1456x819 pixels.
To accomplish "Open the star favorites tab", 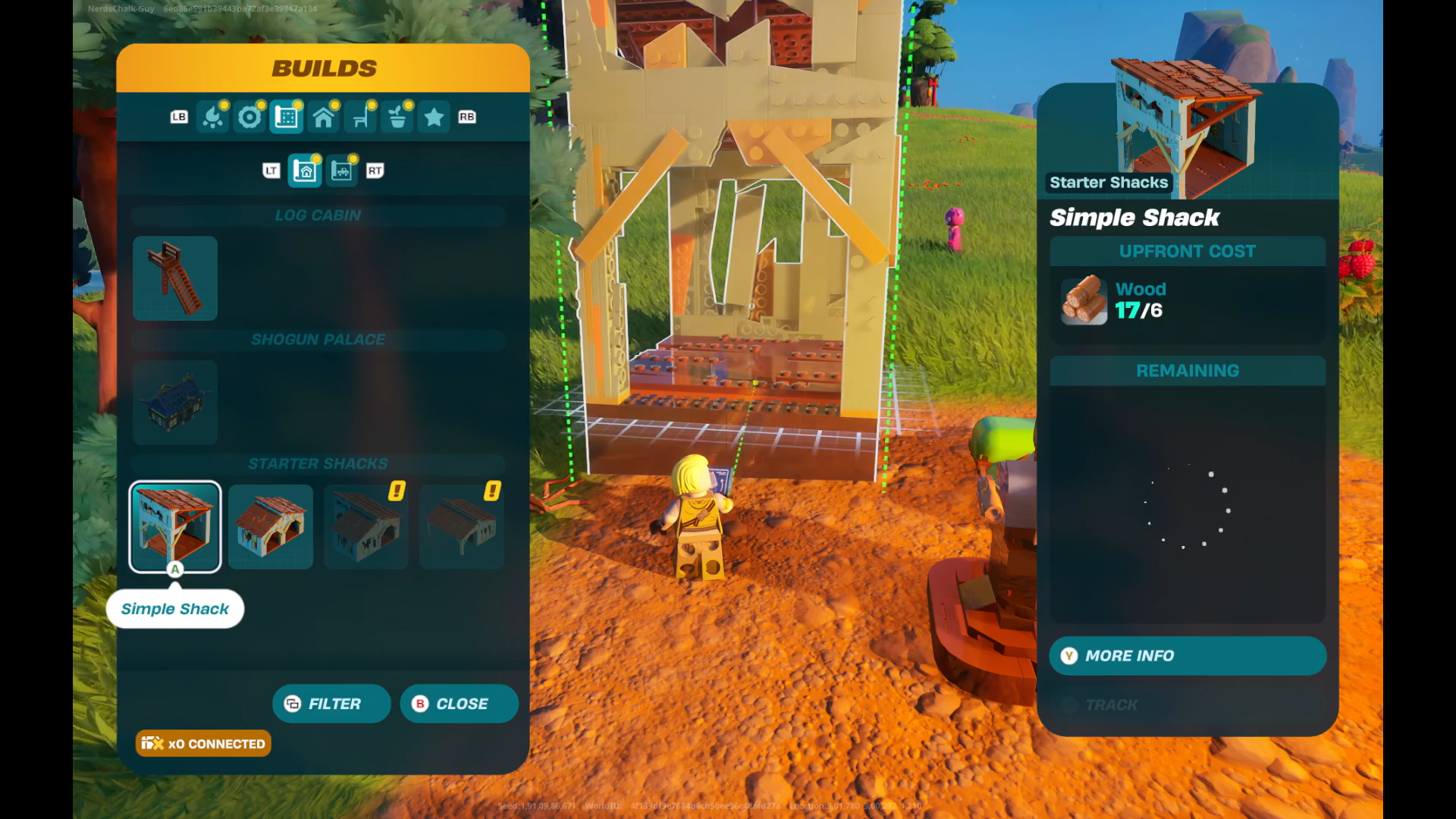I will 434,118.
